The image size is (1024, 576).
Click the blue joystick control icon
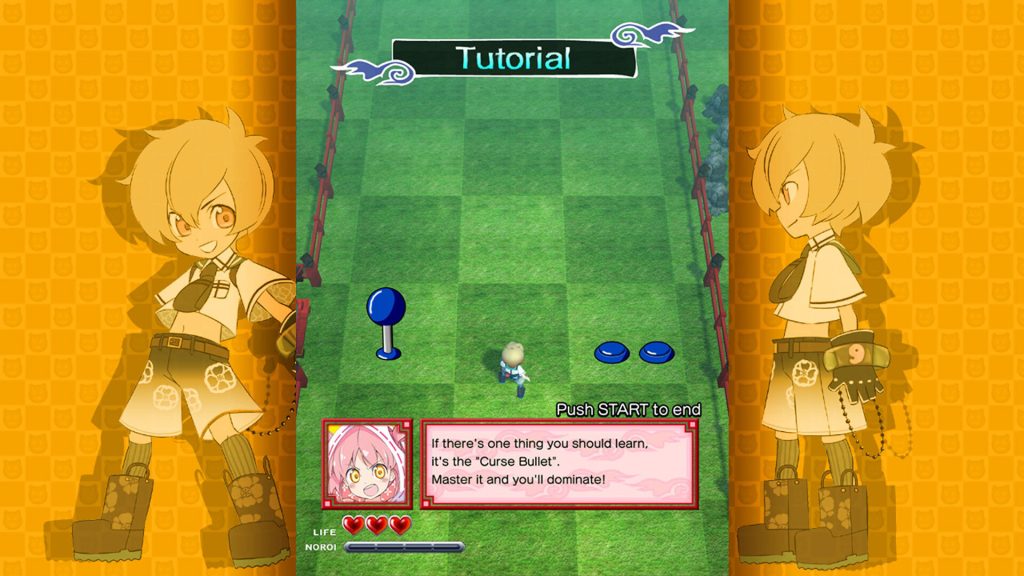(387, 321)
